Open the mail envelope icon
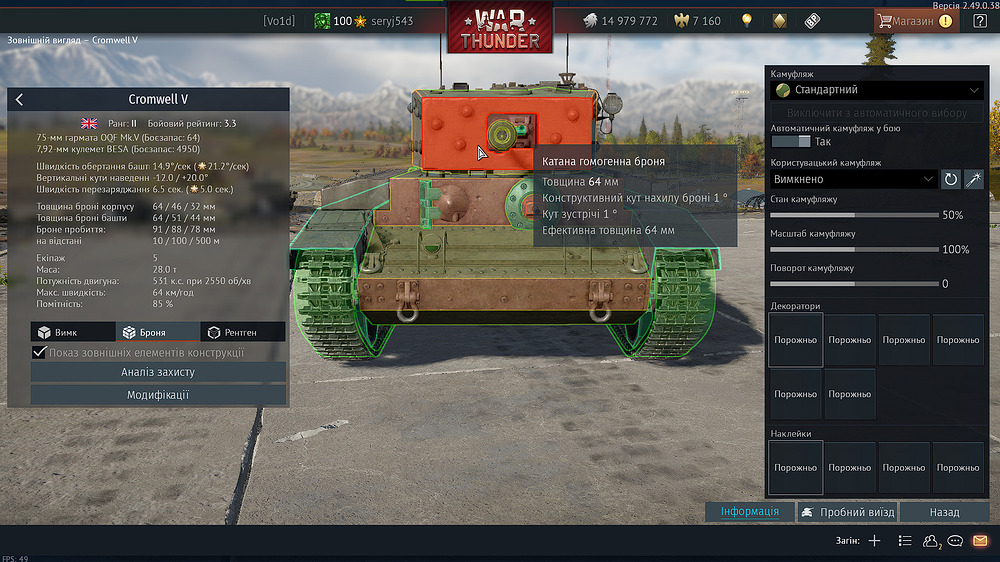Viewport: 1000px width, 562px height. tap(980, 541)
